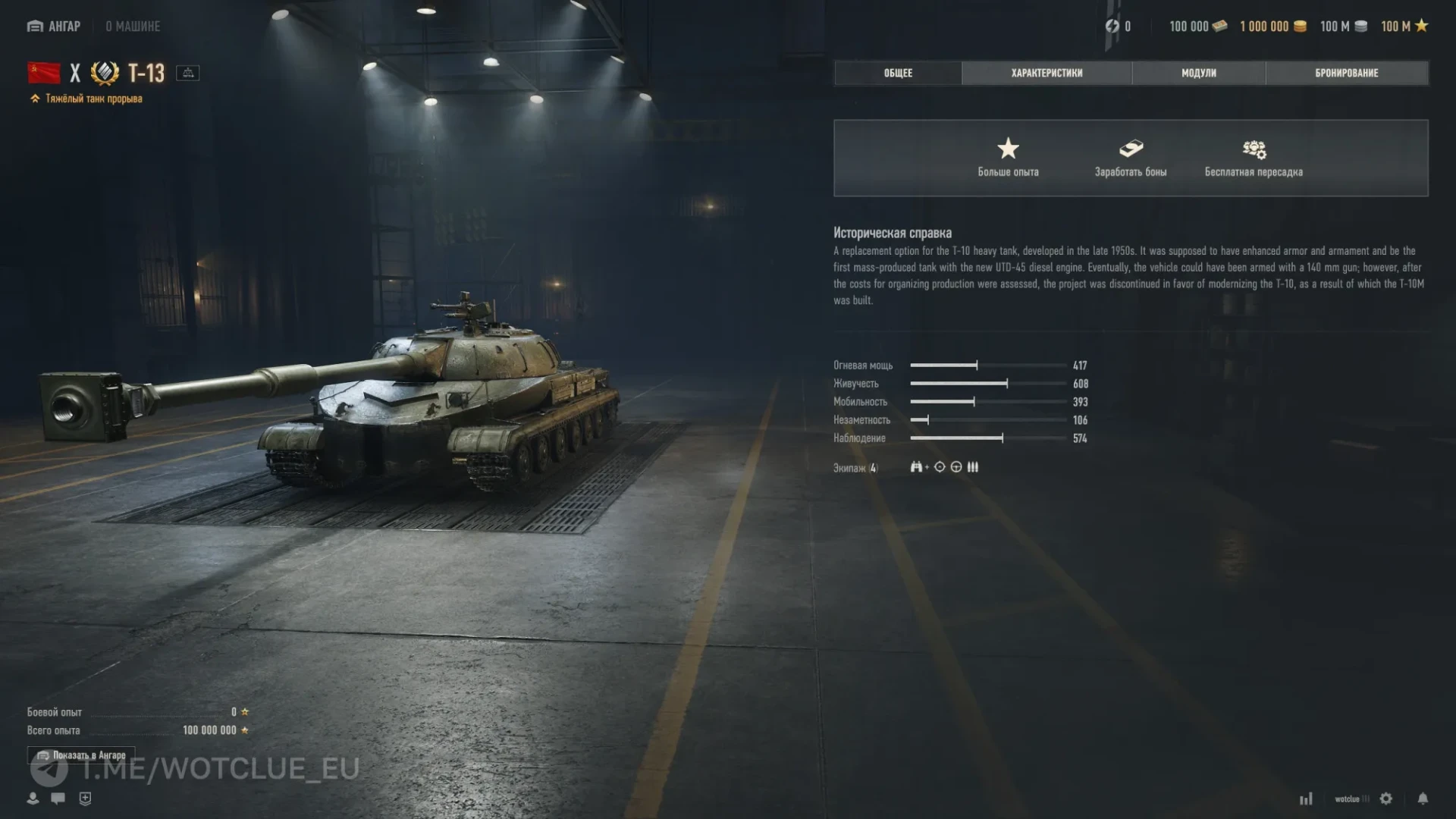
Task: Show notifications via the bell icon
Action: click(x=1423, y=799)
